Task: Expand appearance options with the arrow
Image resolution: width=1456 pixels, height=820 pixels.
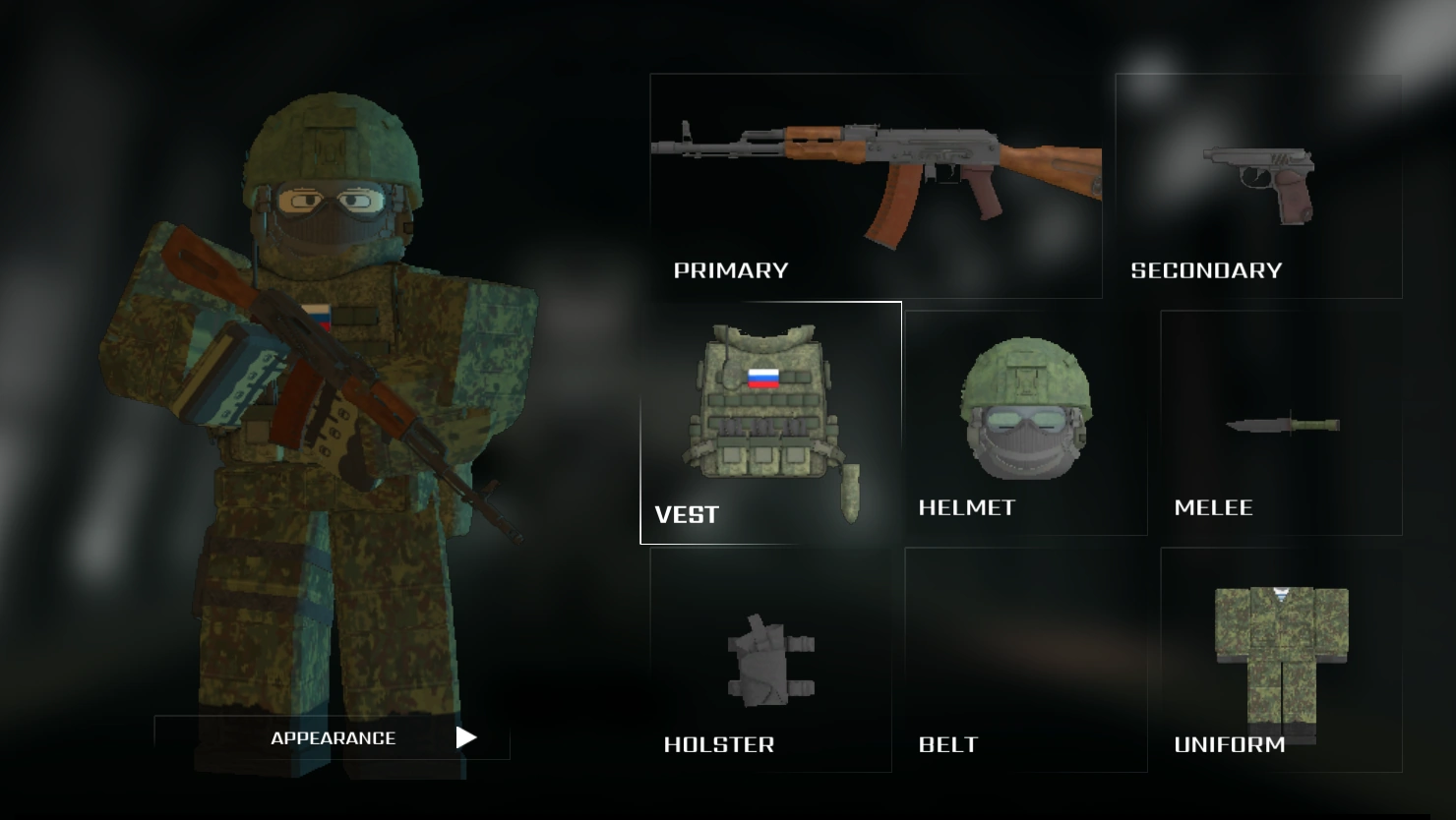Action: point(465,737)
